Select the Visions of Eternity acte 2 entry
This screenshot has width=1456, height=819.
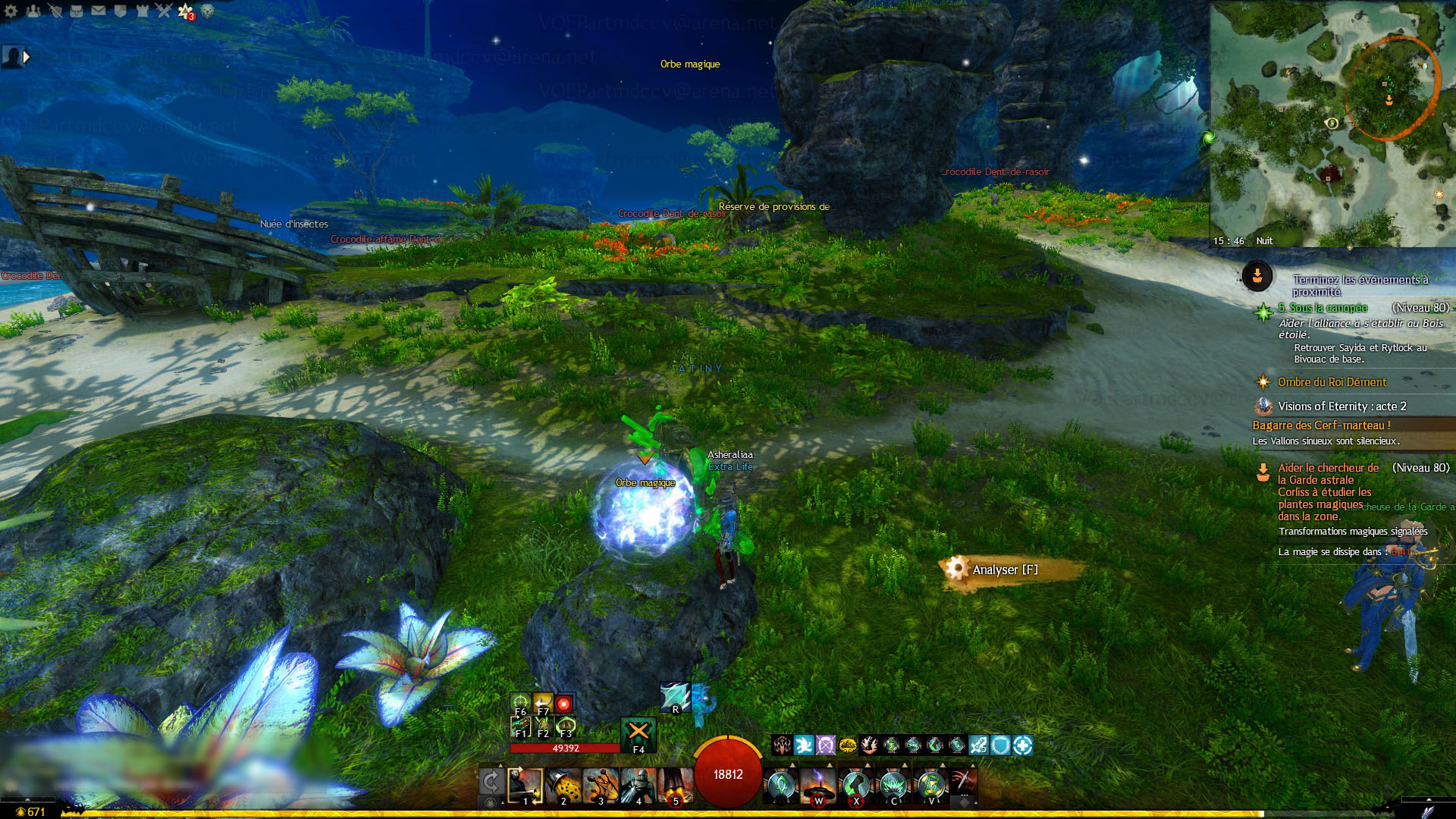coord(1341,406)
